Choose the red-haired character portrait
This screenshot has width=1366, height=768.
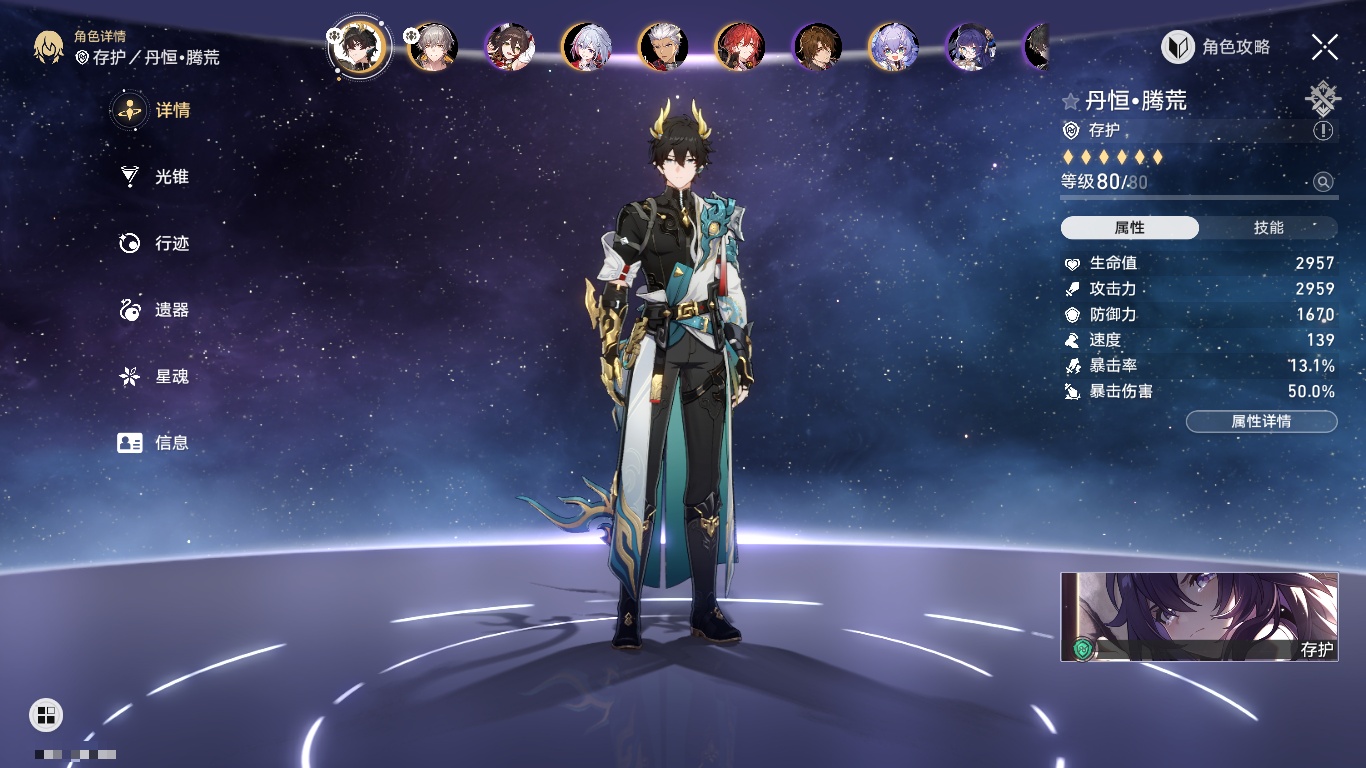(x=740, y=47)
